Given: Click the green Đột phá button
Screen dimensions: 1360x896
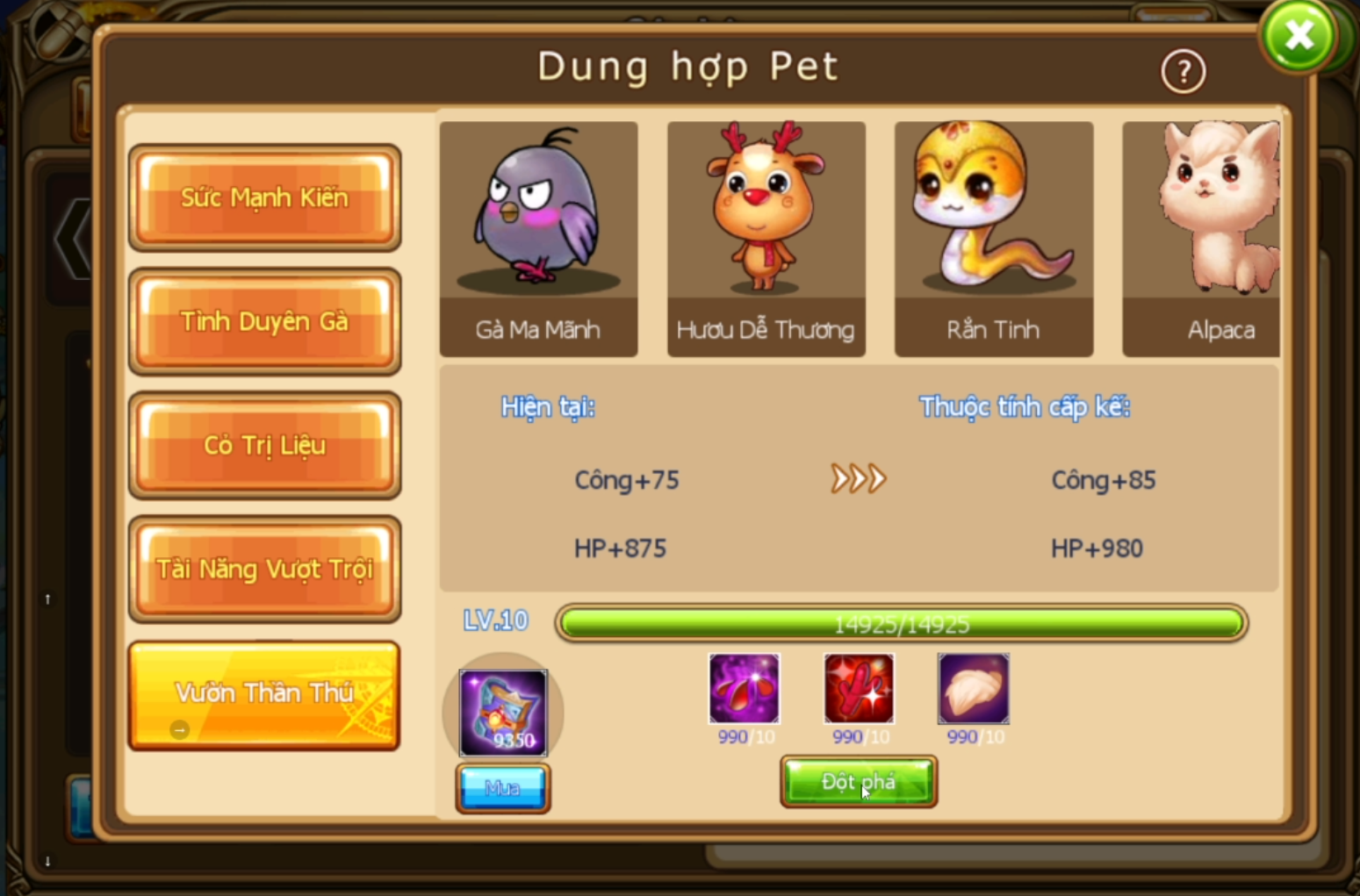Looking at the screenshot, I should point(858,782).
